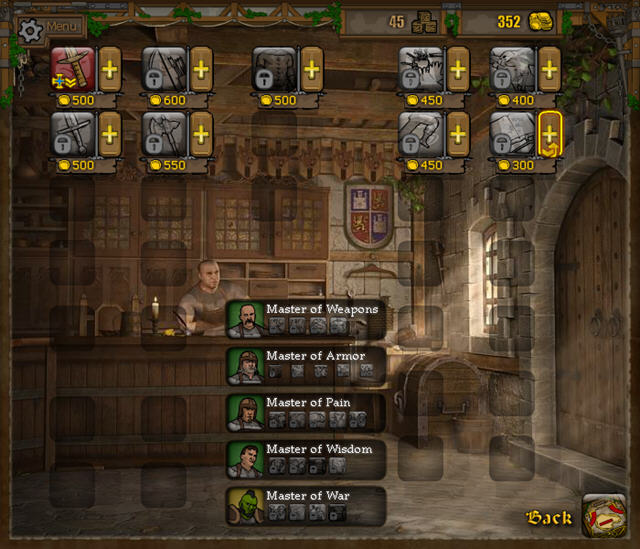The height and width of the screenshot is (549, 640).
Task: Select the Master of Wisdom trainer
Action: coord(305,459)
